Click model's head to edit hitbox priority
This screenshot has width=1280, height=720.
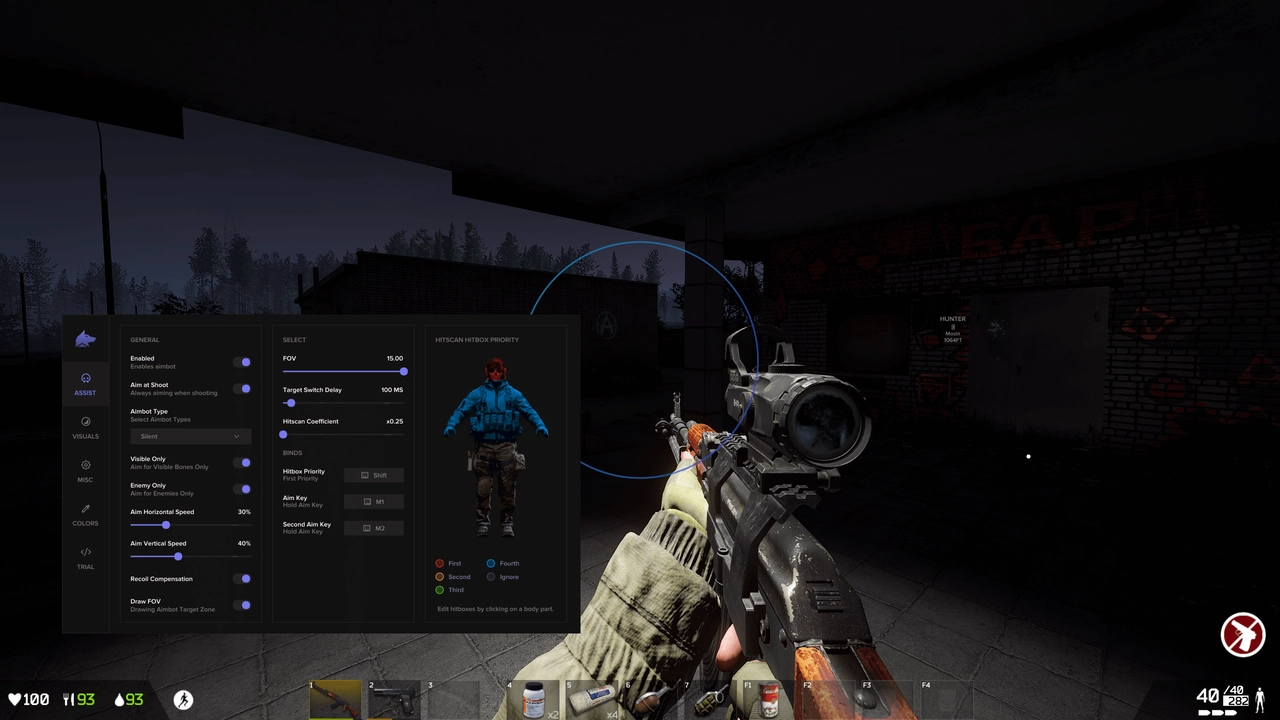[x=494, y=372]
